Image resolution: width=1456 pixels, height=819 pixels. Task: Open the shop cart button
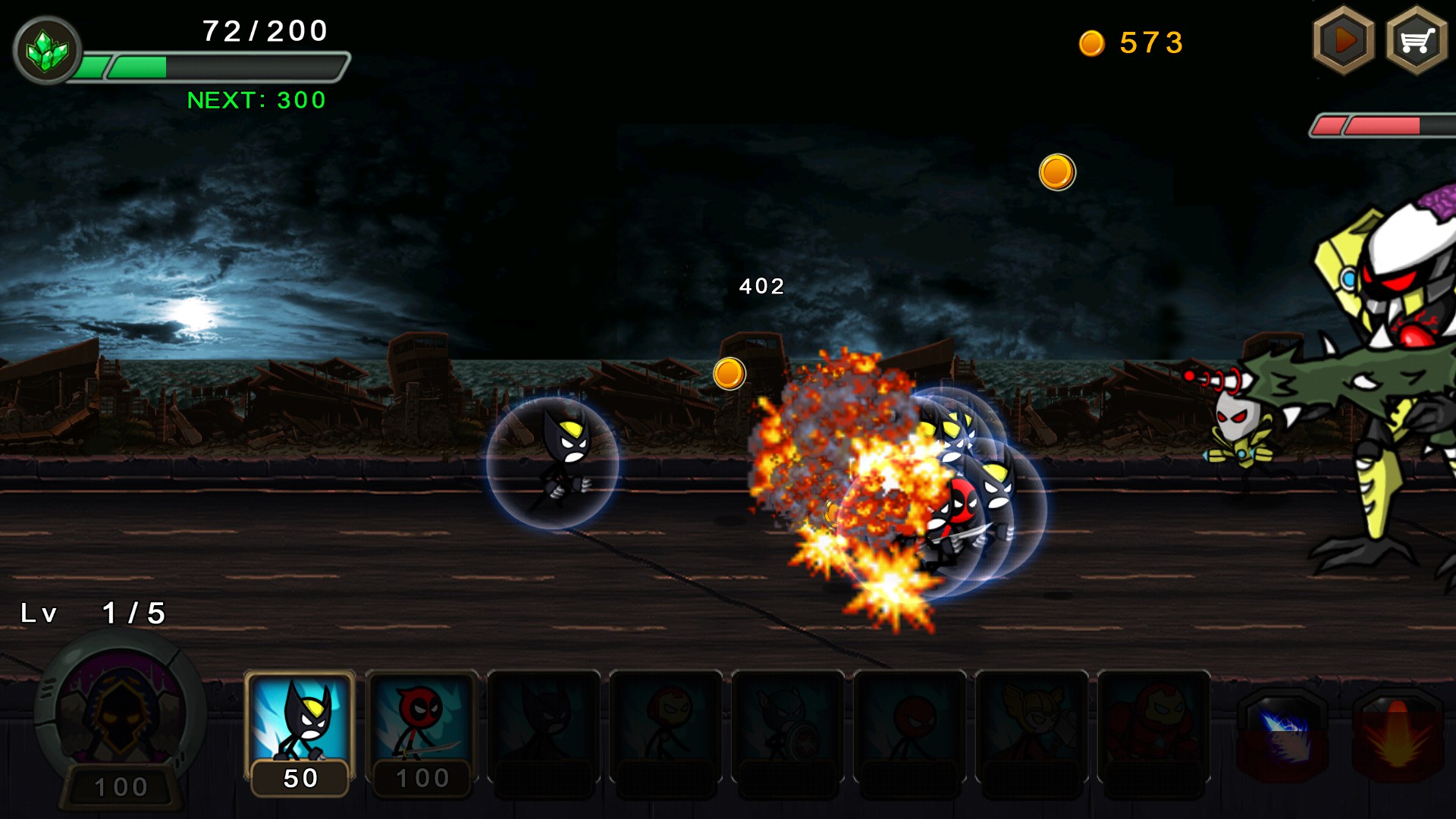[1416, 41]
